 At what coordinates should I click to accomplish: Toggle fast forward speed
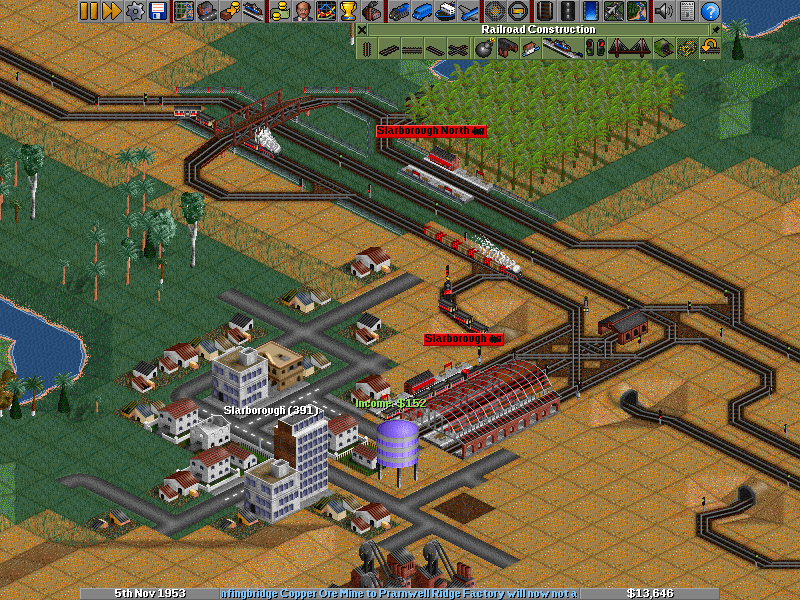(111, 11)
